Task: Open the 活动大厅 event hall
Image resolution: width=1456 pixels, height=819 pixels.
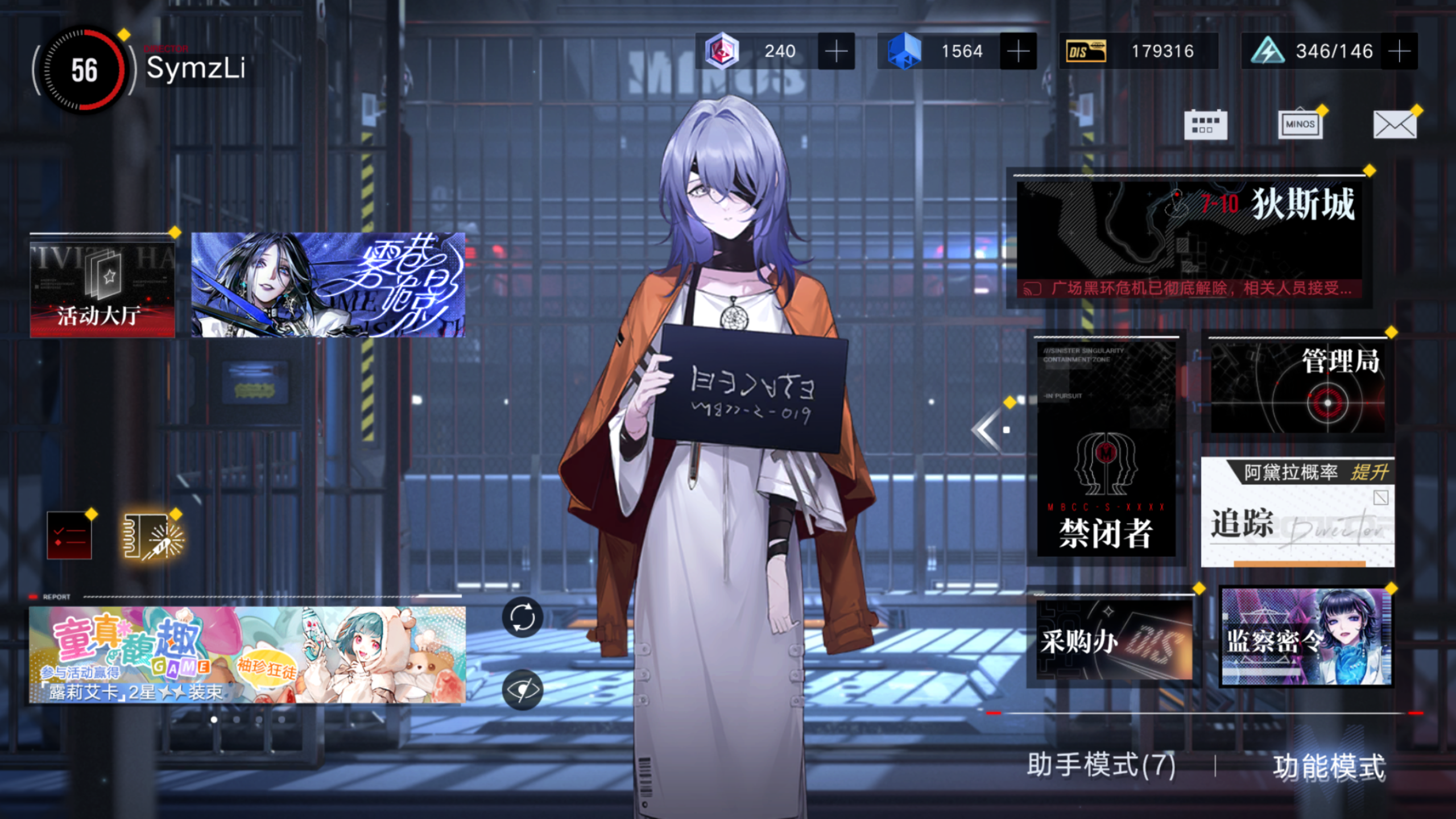Action: pyautogui.click(x=102, y=290)
